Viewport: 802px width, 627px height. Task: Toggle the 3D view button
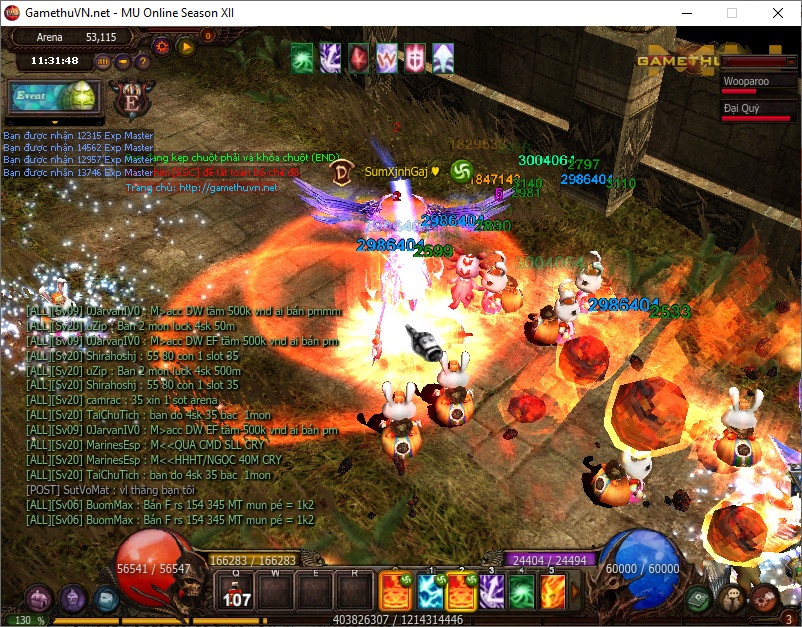point(103,61)
